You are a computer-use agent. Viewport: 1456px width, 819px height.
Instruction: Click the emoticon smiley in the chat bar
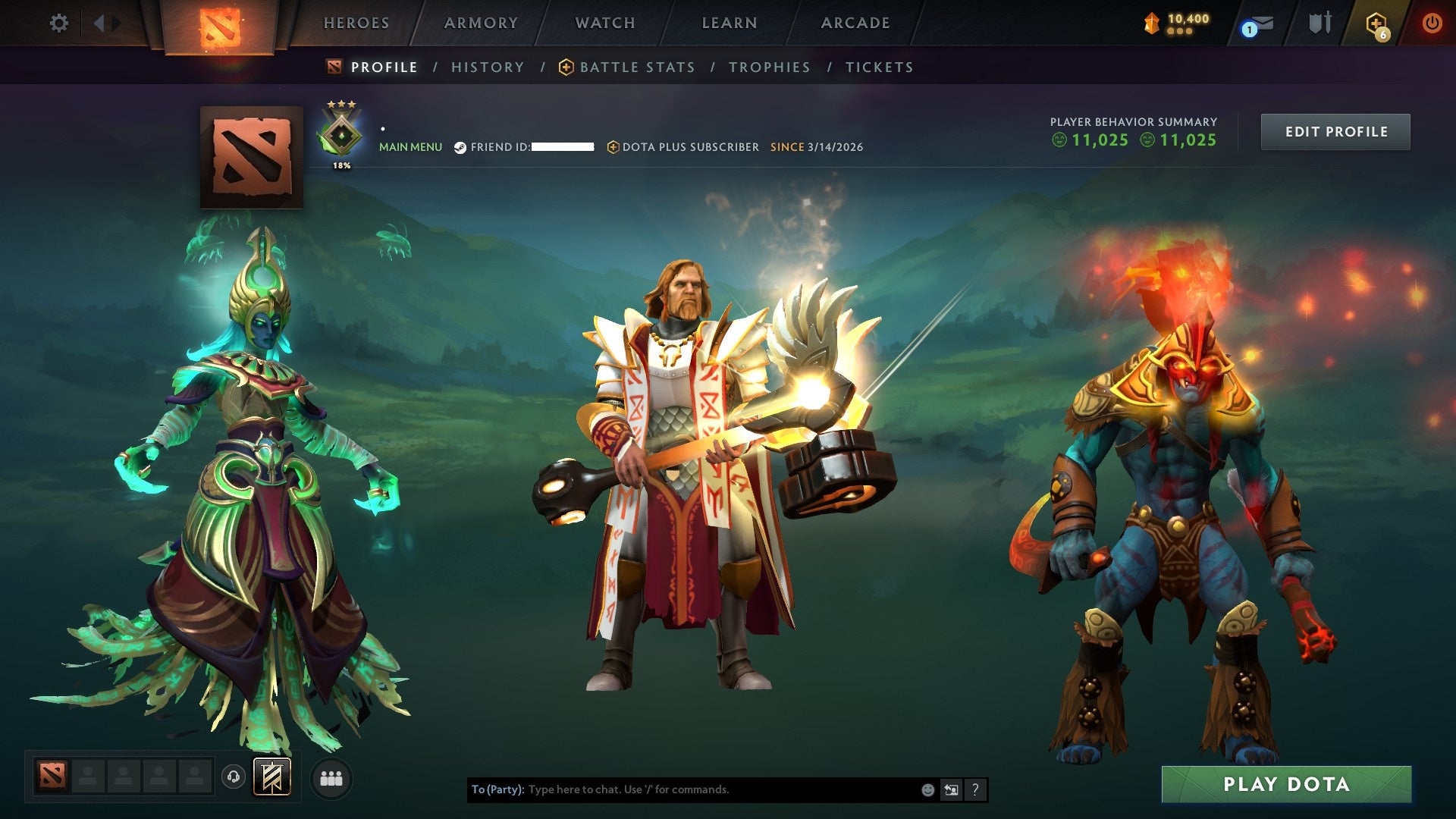[927, 789]
